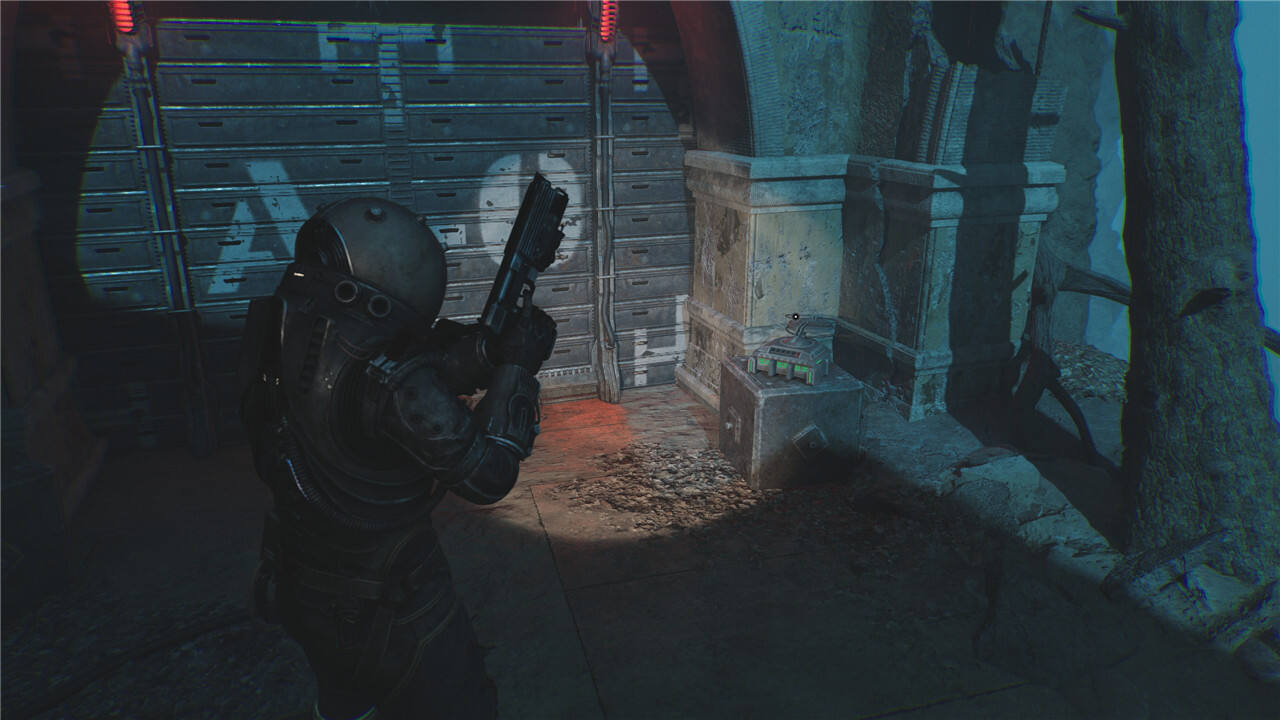This screenshot has height=720, width=1280.
Task: Click the white interaction dot above the device
Action: 796,318
